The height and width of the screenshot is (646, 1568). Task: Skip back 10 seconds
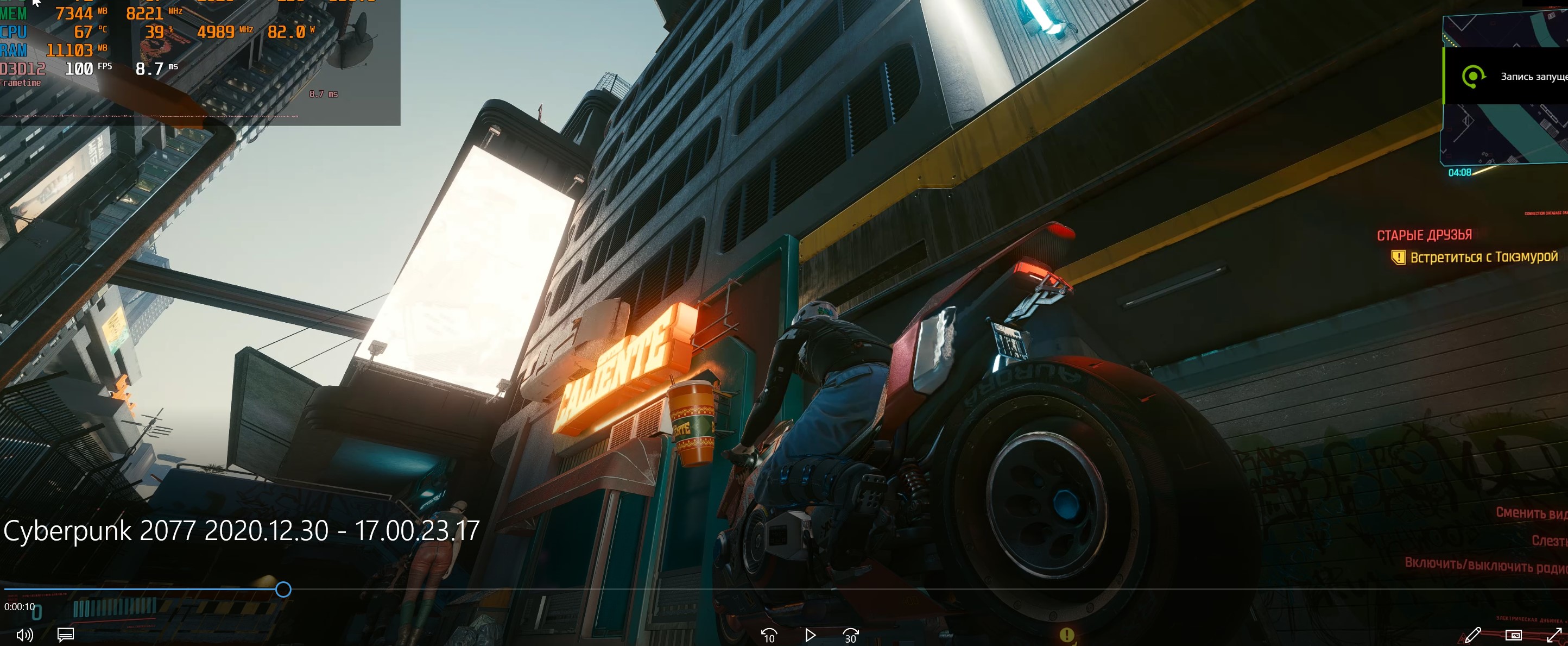pyautogui.click(x=769, y=636)
